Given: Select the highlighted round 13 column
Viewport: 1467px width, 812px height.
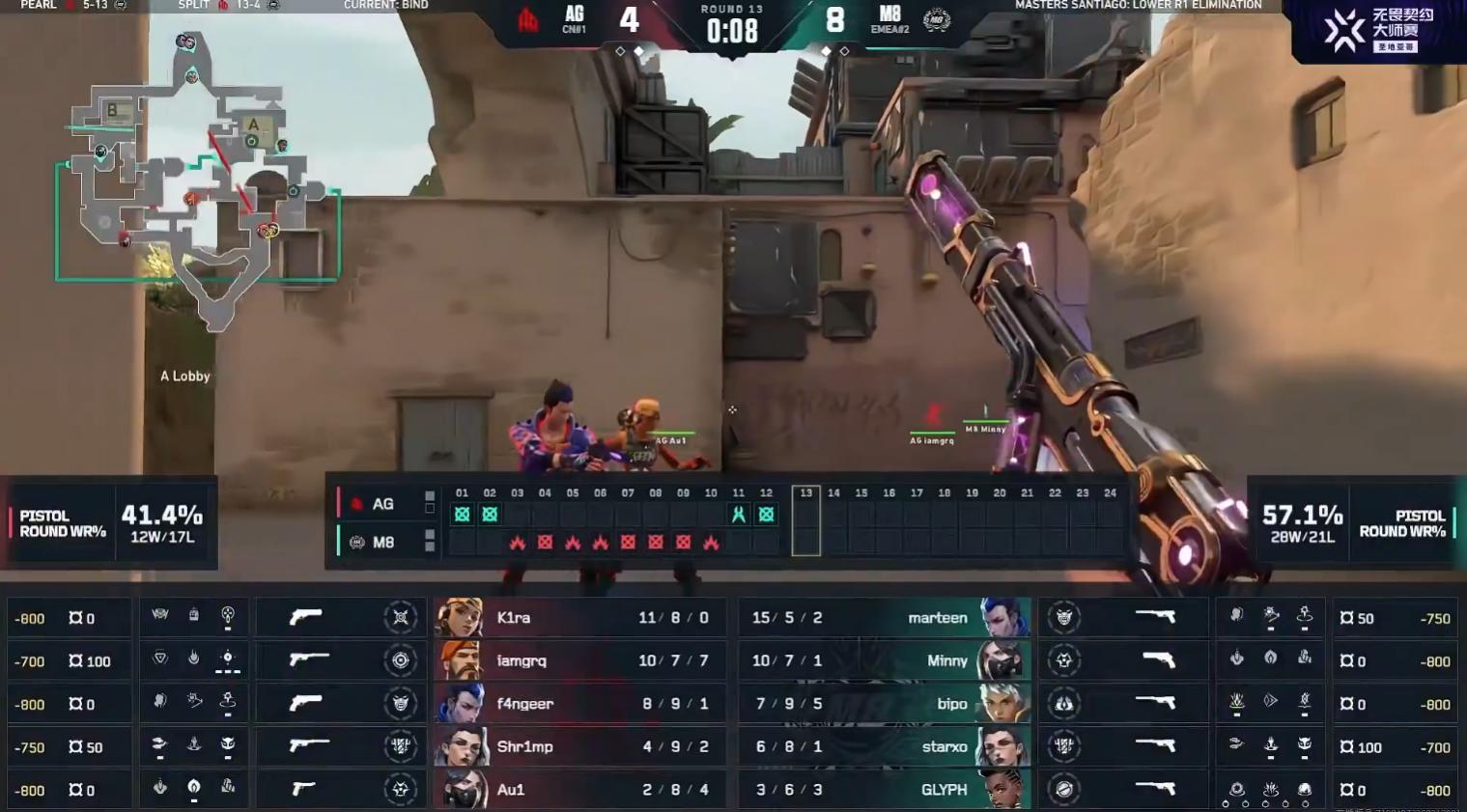Looking at the screenshot, I should [x=805, y=520].
